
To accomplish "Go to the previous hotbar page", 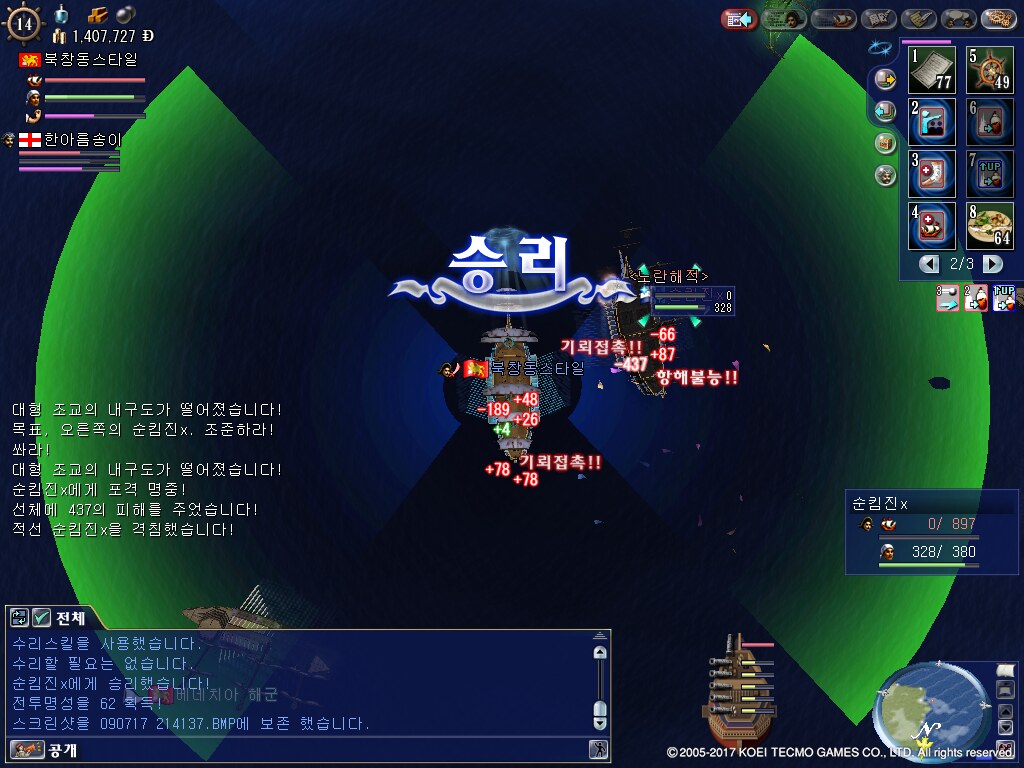I will (x=930, y=264).
